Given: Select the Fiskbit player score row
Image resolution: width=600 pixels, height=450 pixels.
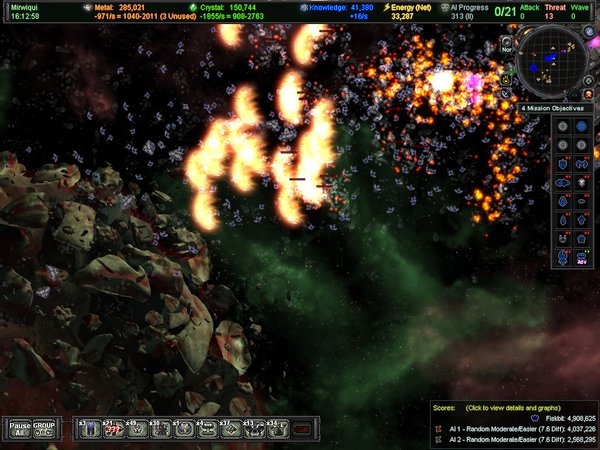Looking at the screenshot, I should click(538, 418).
